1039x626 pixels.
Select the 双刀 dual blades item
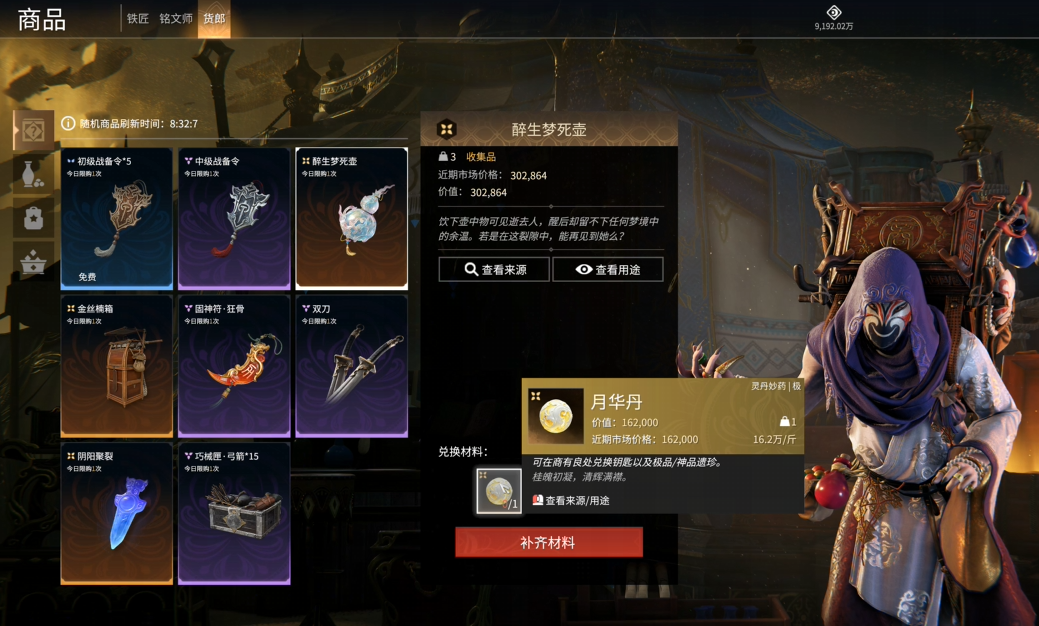(351, 366)
